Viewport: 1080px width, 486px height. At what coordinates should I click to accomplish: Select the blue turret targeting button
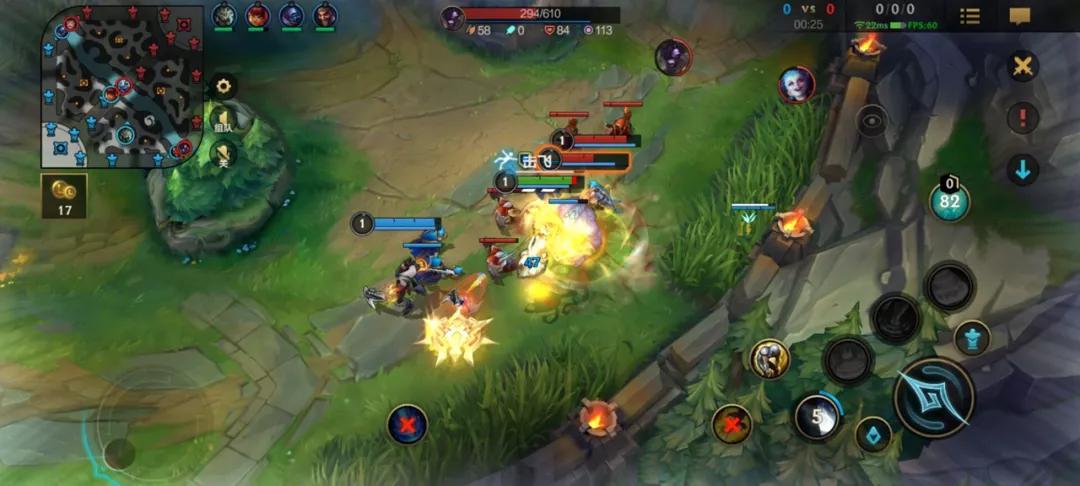[x=971, y=338]
